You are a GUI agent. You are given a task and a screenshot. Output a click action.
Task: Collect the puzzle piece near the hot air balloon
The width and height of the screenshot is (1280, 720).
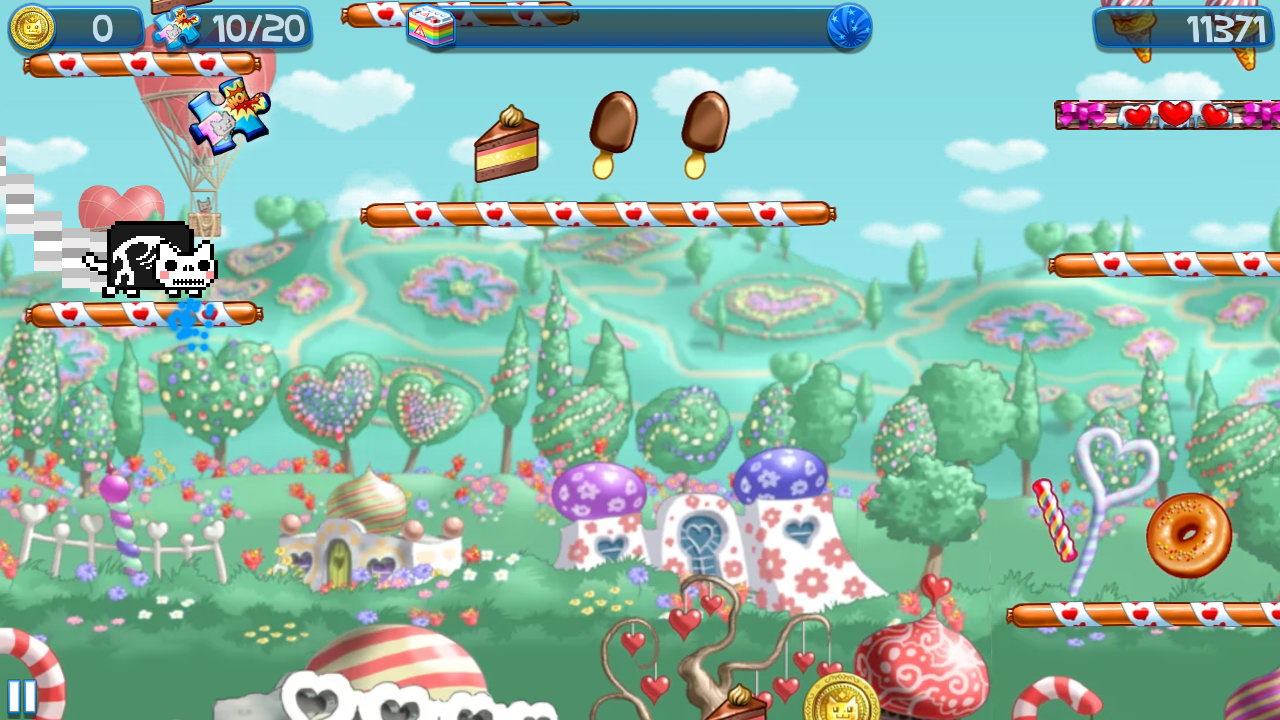click(230, 120)
